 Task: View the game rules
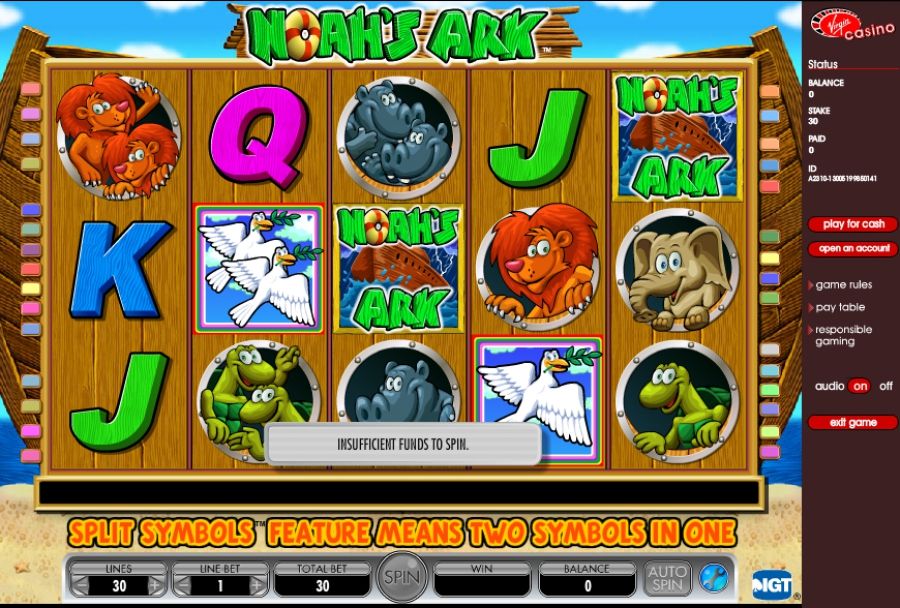coord(843,285)
